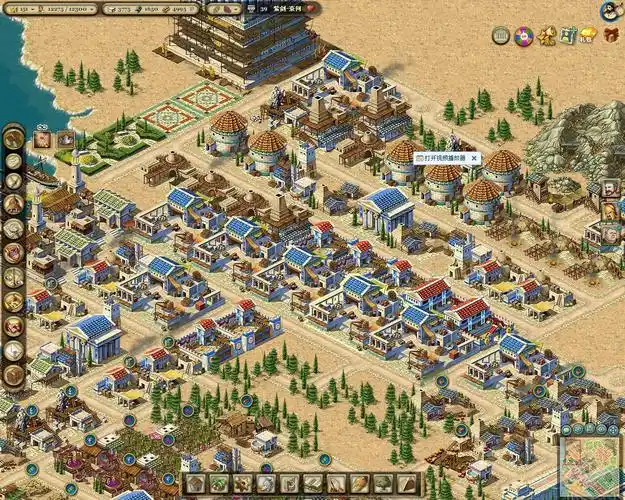Open the column-building icon in top-right row

coord(500,36)
